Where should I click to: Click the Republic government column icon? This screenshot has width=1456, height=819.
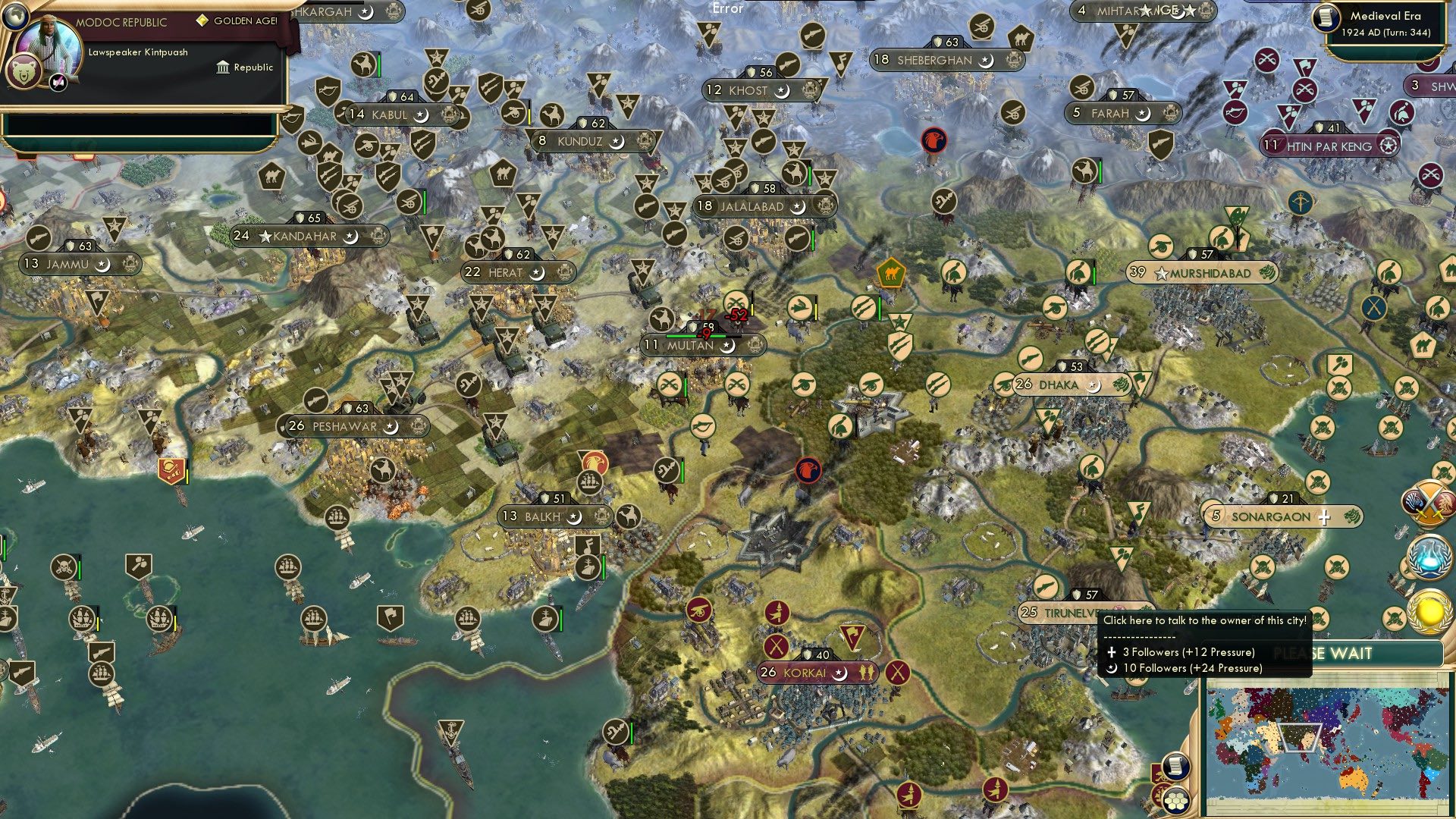click(x=222, y=67)
